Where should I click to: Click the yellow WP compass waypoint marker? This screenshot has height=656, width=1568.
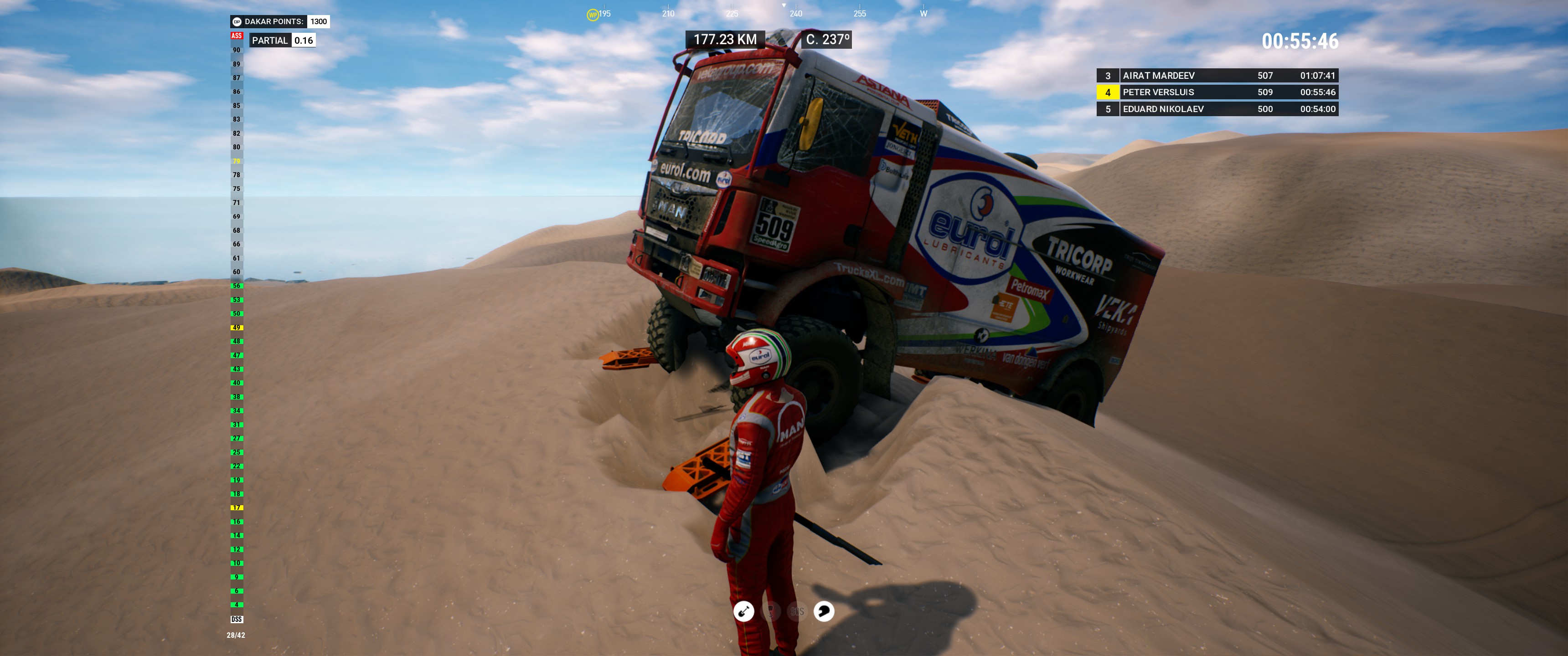(x=592, y=15)
